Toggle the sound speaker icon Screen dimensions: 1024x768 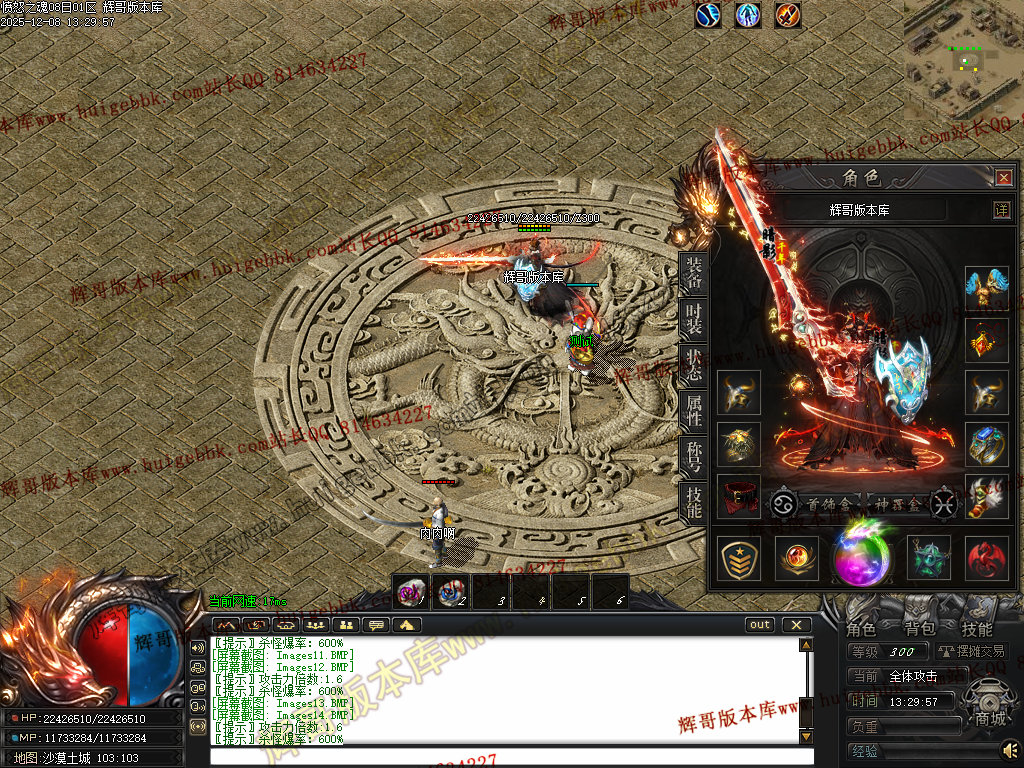point(1010,748)
